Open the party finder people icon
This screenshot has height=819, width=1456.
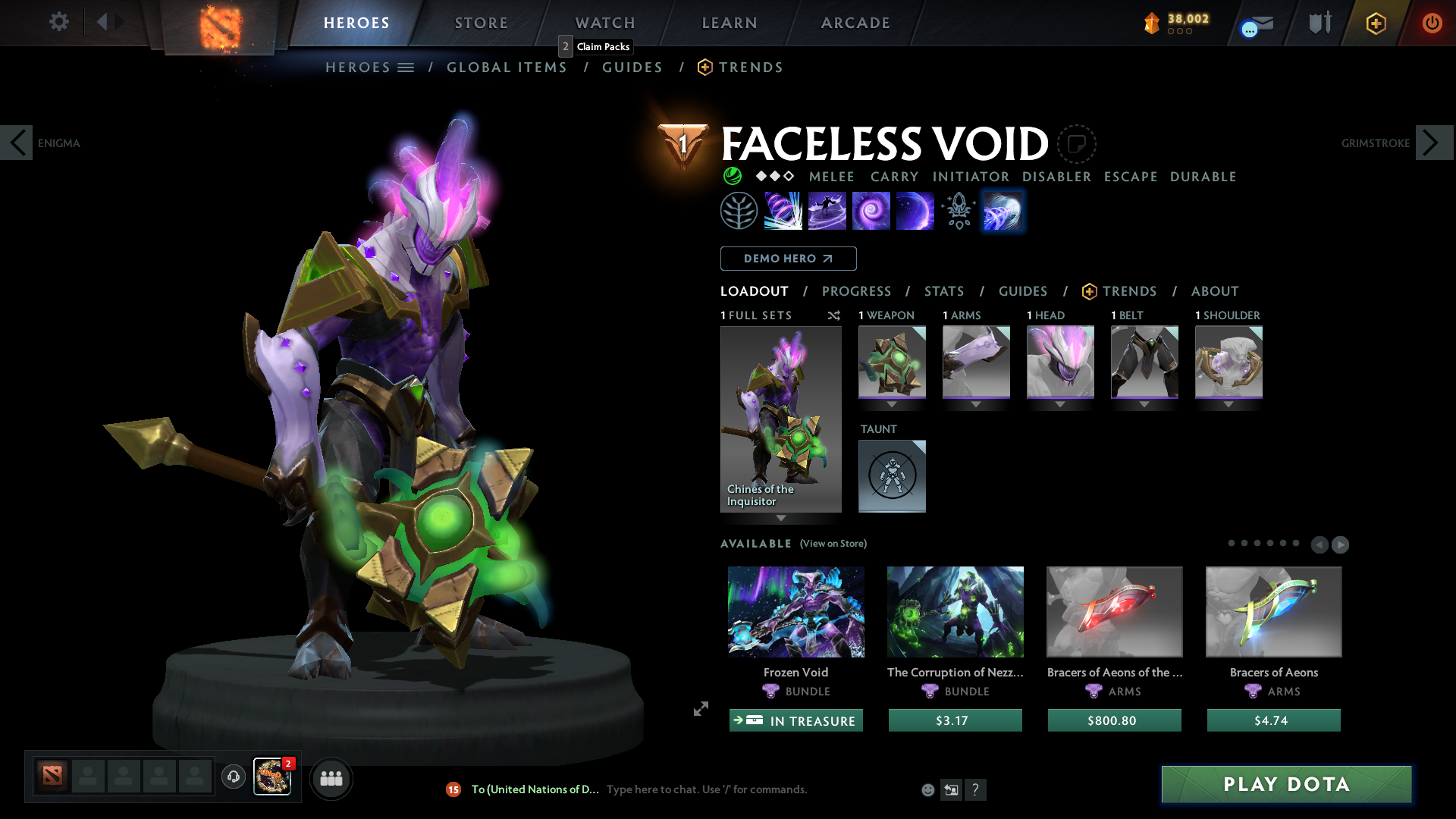tap(331, 778)
